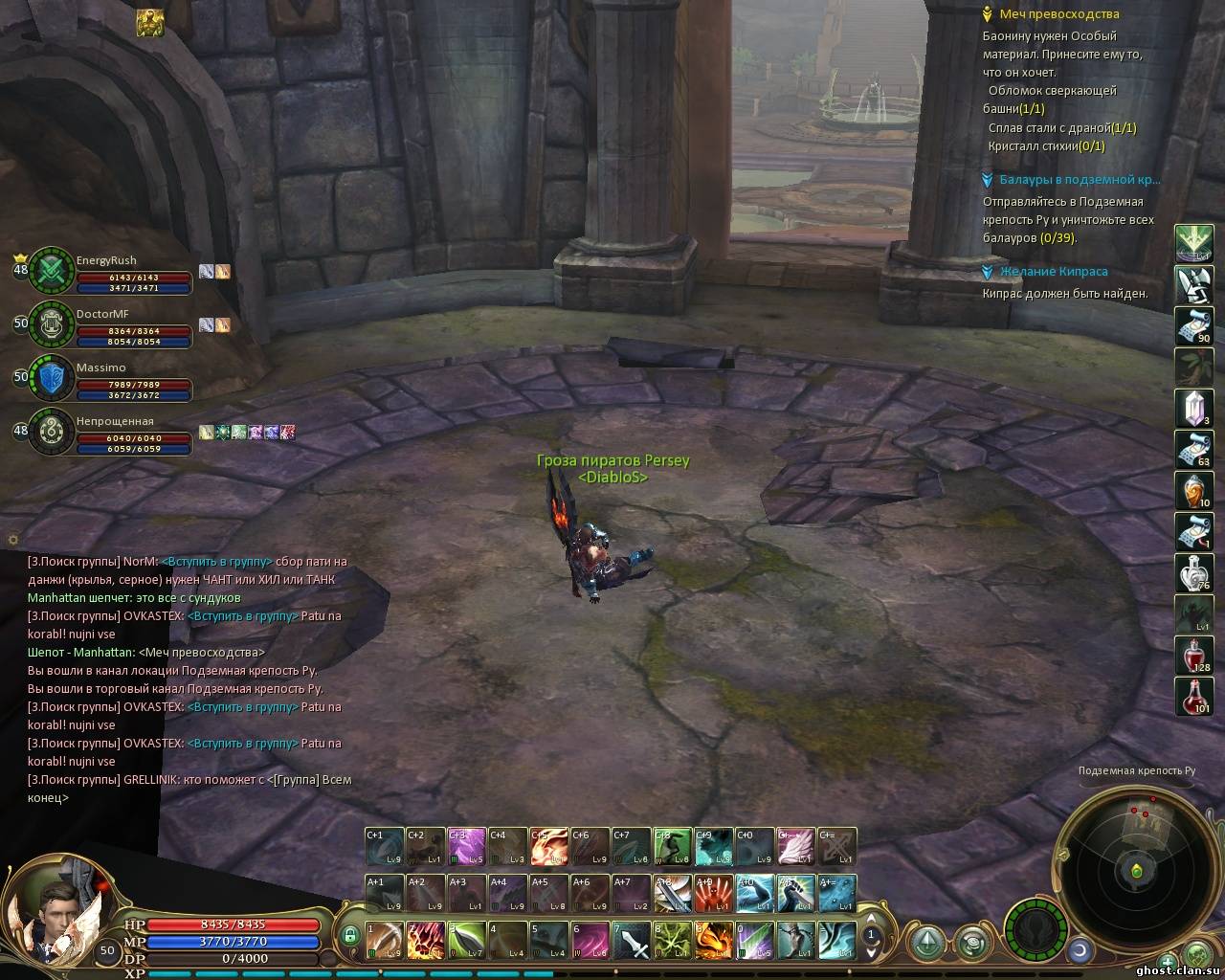Activate the red figure skill in slot A+9
This screenshot has width=1225, height=980.
[714, 893]
